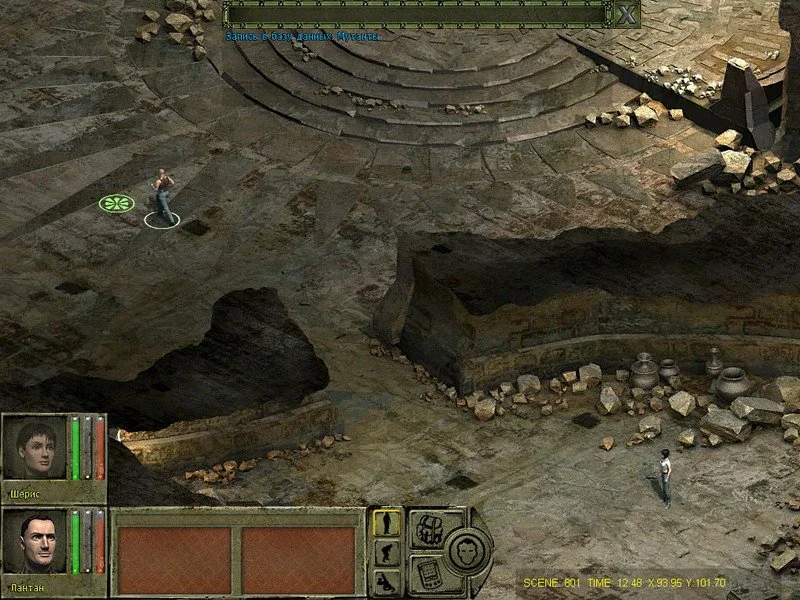Image resolution: width=800 pixels, height=600 pixels.
Task: Select the Шарис character portrait
Action: pos(34,446)
